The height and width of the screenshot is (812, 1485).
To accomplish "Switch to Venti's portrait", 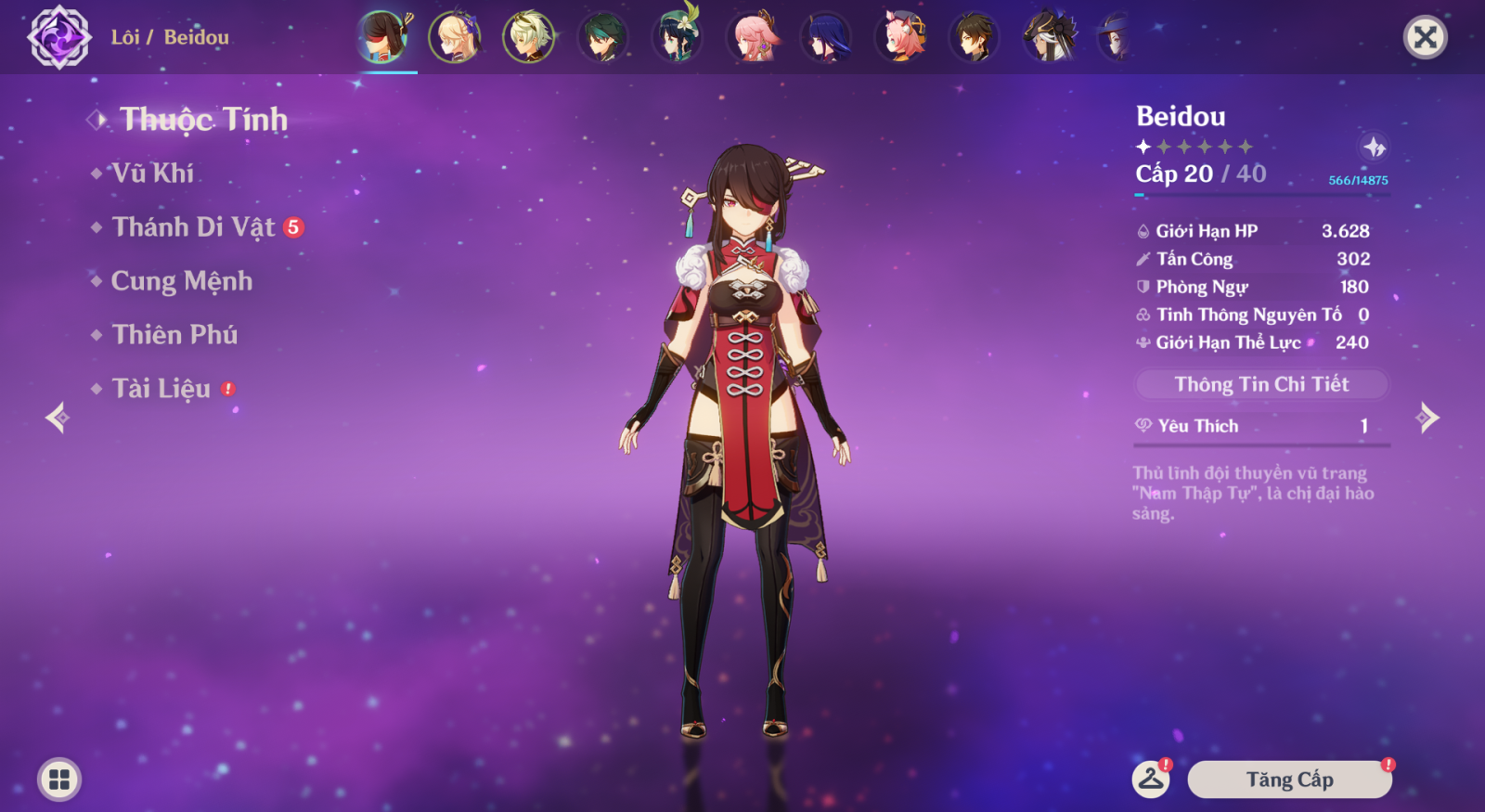I will pos(677,37).
